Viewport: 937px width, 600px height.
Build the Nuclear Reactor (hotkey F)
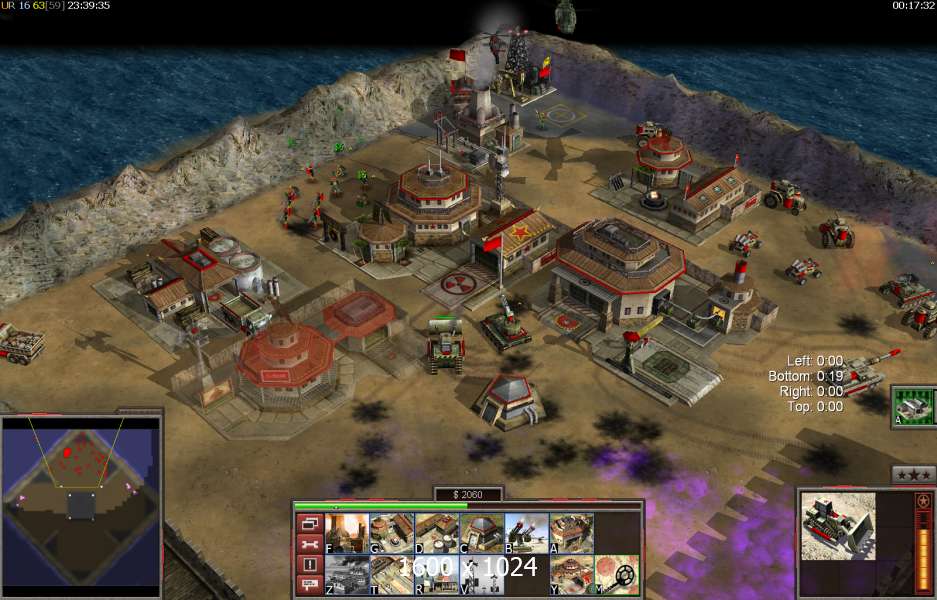click(x=346, y=533)
